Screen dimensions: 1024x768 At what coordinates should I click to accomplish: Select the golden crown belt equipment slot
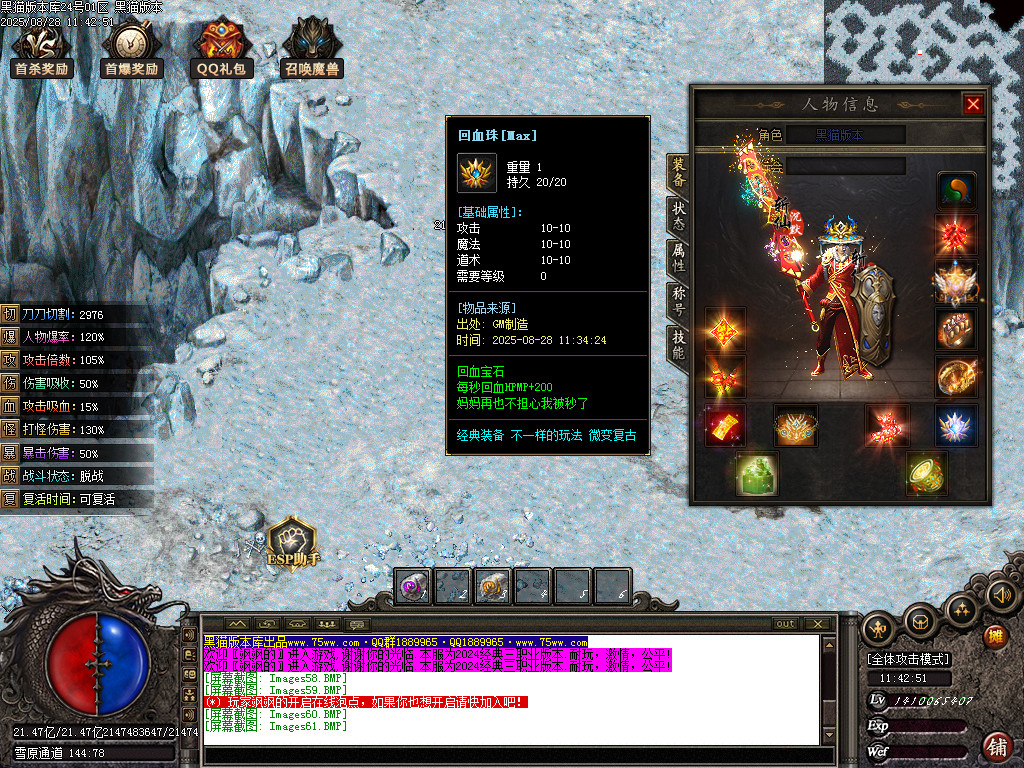click(x=795, y=425)
